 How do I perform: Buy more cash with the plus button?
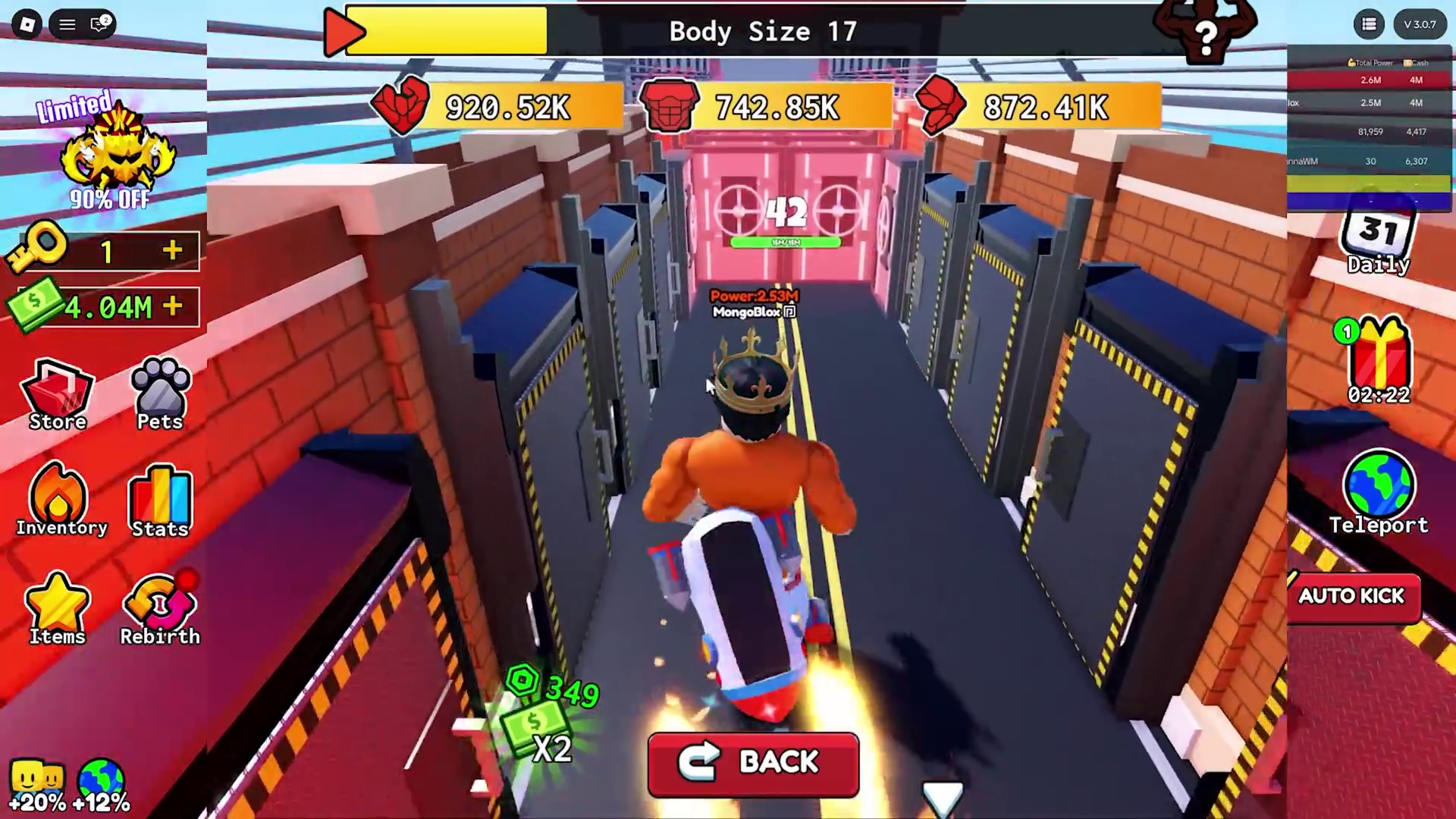(x=173, y=306)
